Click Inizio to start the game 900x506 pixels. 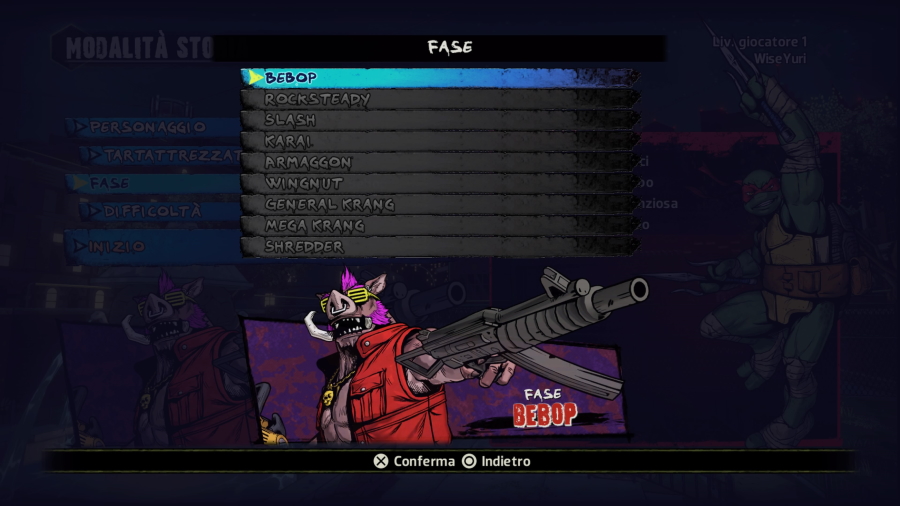click(117, 246)
